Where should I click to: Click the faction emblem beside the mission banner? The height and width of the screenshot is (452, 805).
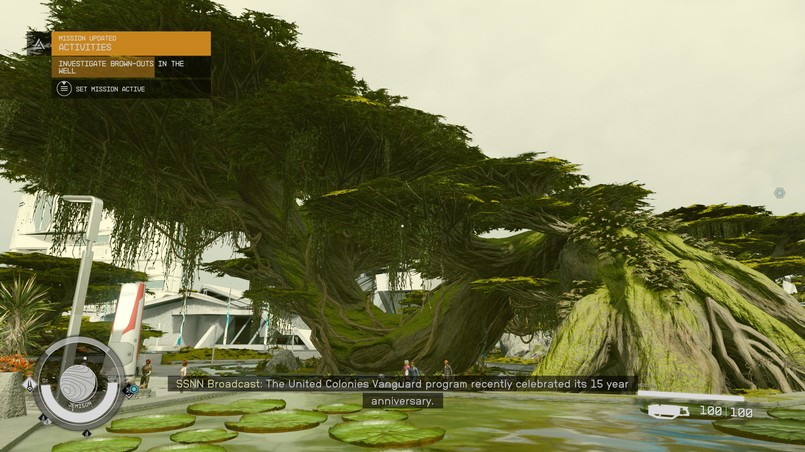[x=39, y=43]
